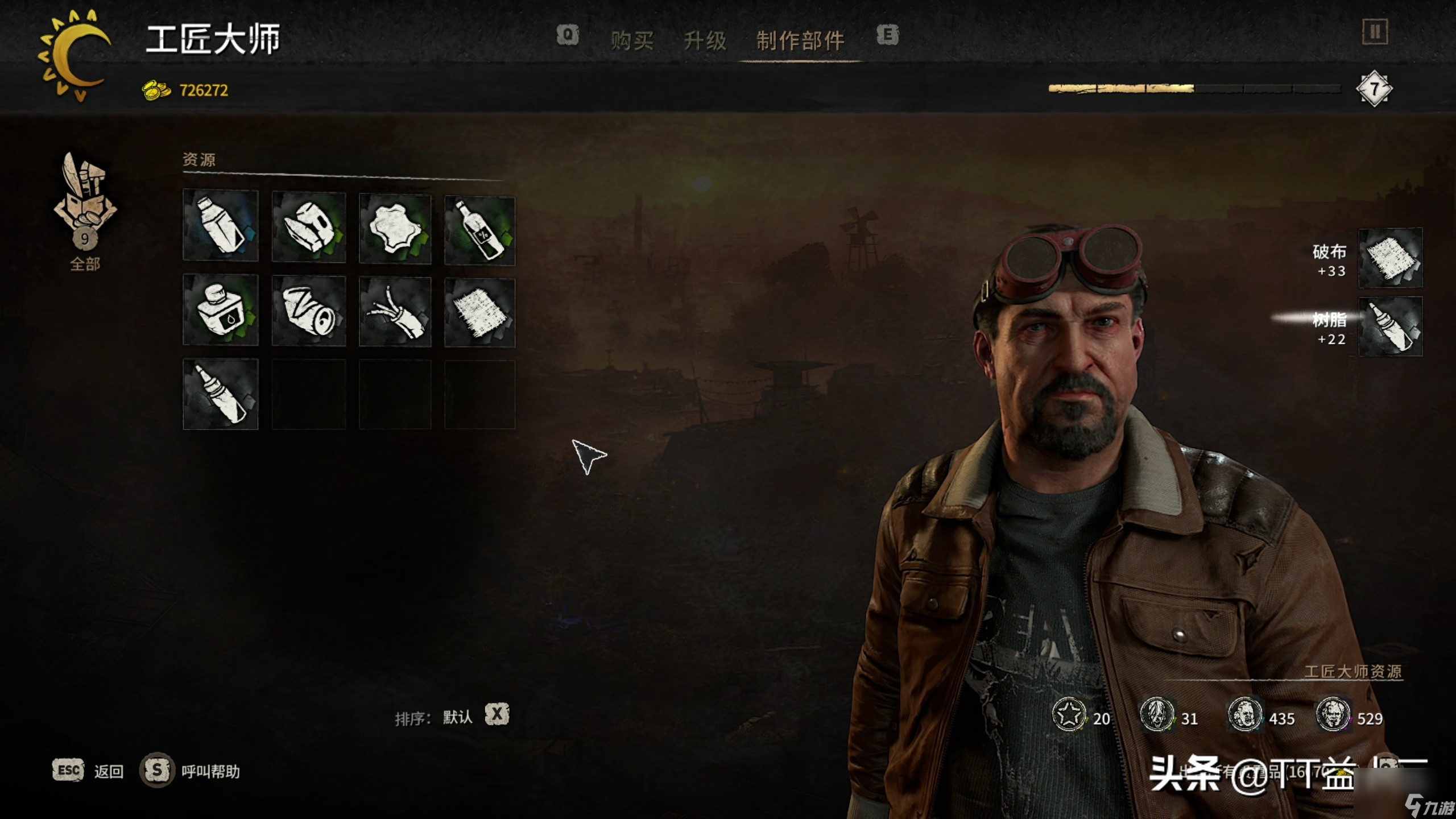The image size is (1456, 819).
Task: Change the 排序 sort order from 默认
Action: tap(497, 714)
